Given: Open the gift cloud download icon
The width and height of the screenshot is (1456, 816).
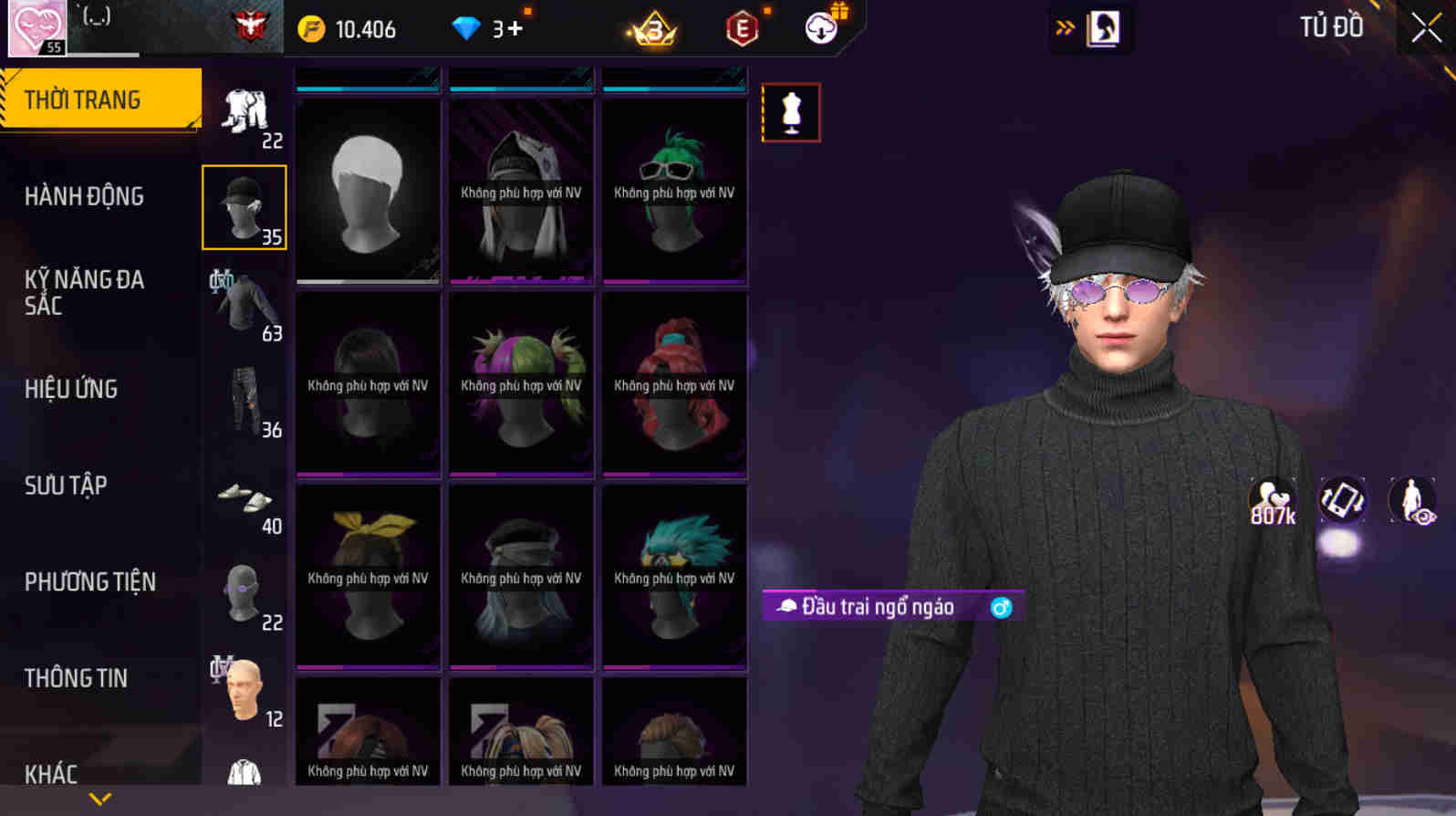Looking at the screenshot, I should coord(820,28).
